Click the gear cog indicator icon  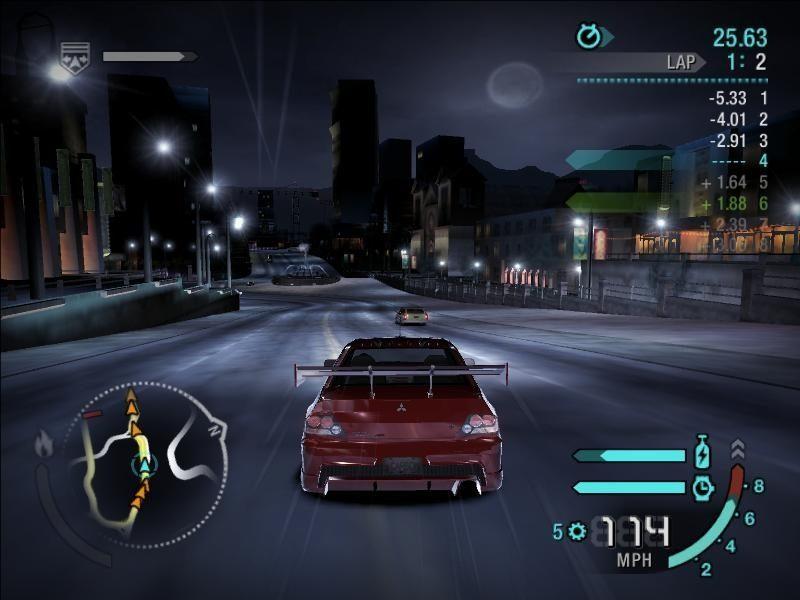(576, 531)
